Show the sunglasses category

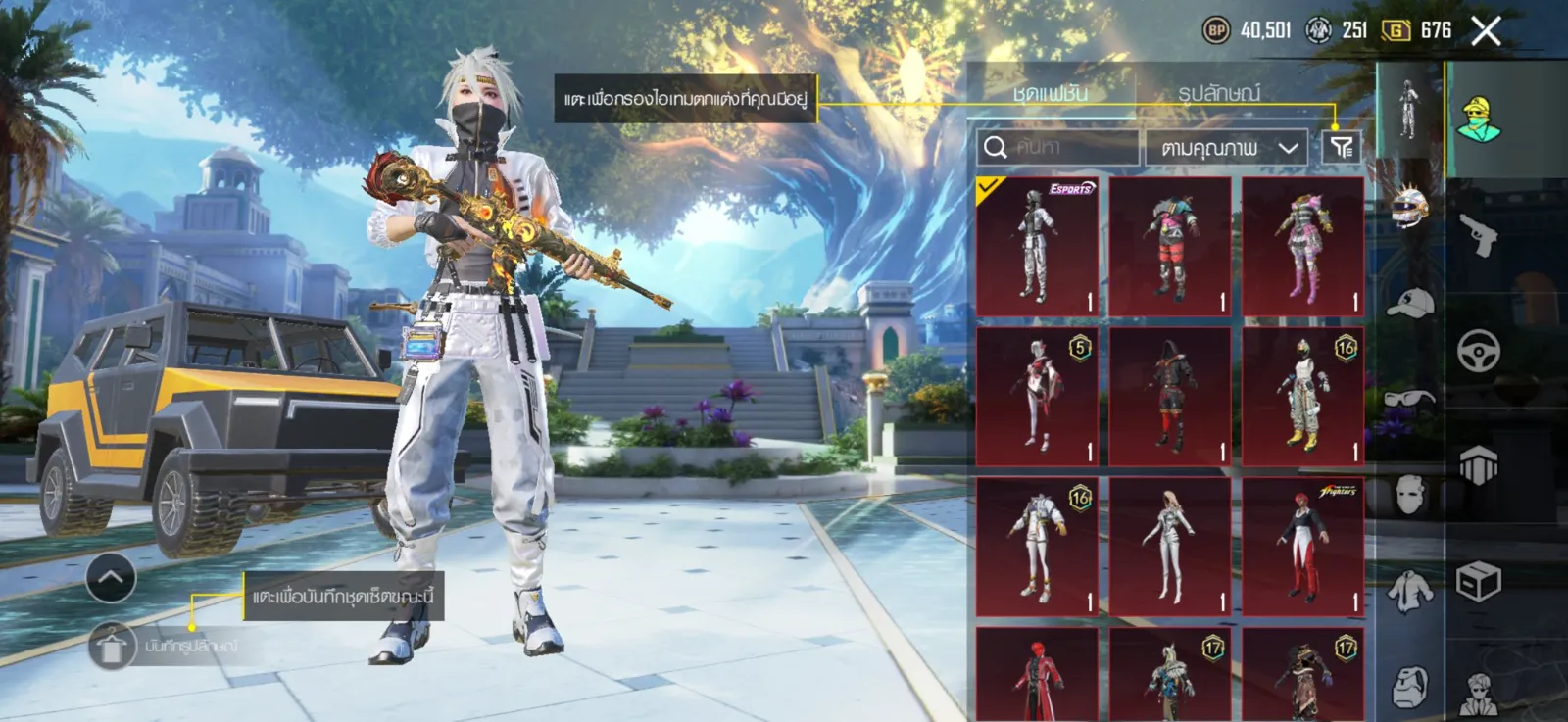tap(1409, 399)
